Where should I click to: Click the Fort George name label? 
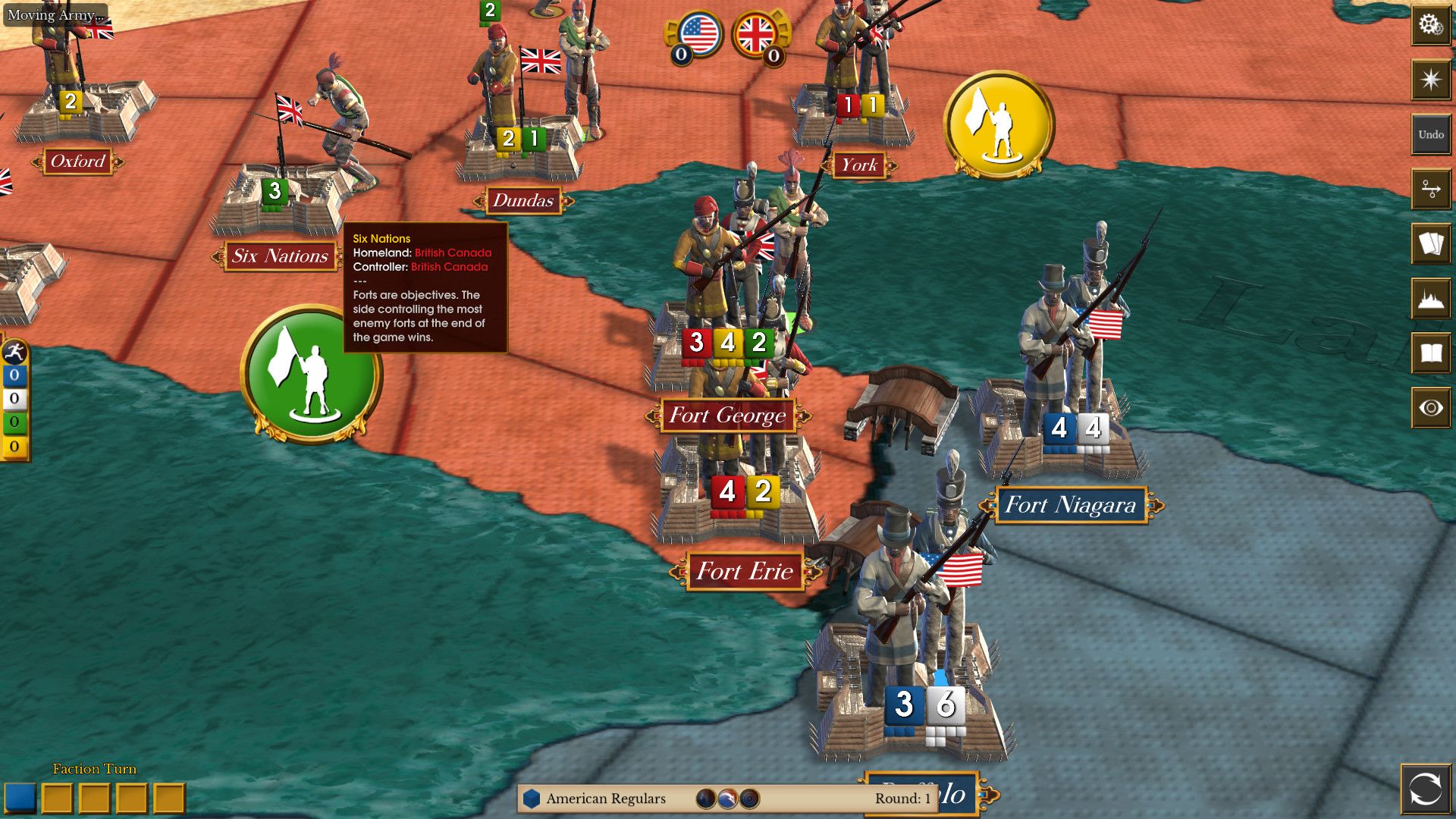click(x=727, y=416)
